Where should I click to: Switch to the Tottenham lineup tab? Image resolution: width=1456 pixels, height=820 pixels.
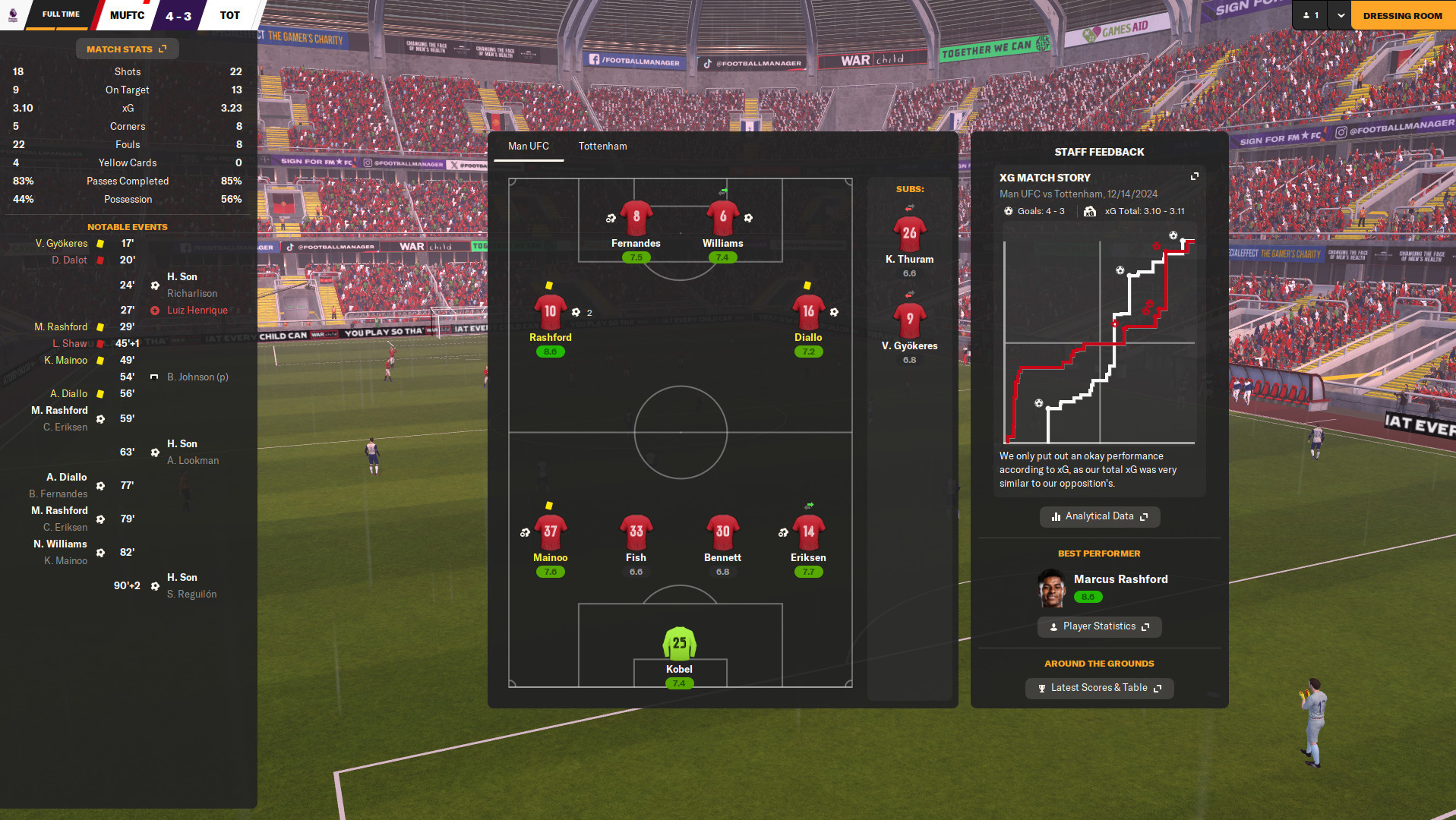coord(602,147)
